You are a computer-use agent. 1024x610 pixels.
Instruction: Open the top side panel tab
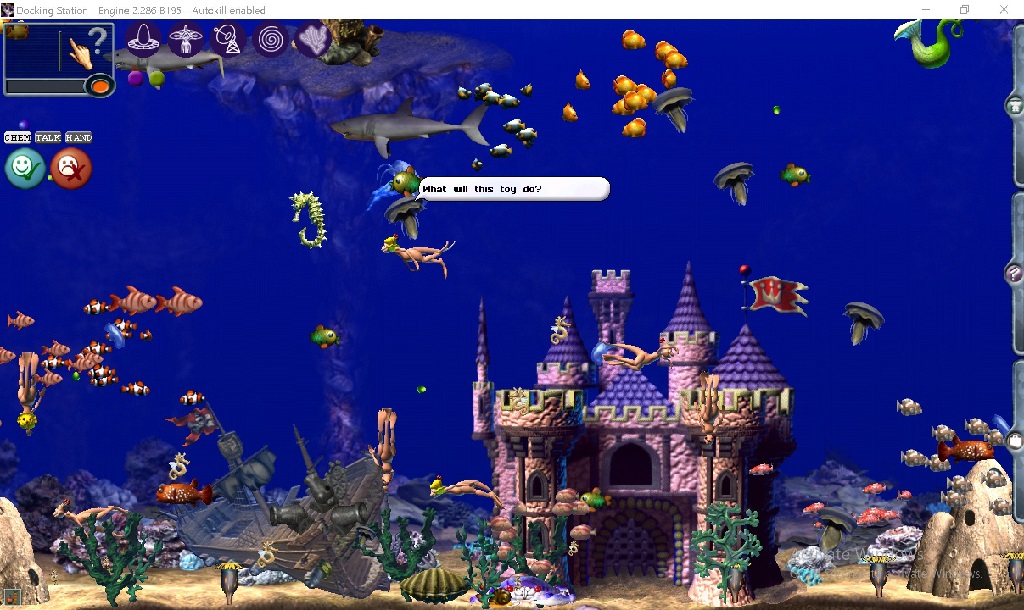[x=1015, y=105]
